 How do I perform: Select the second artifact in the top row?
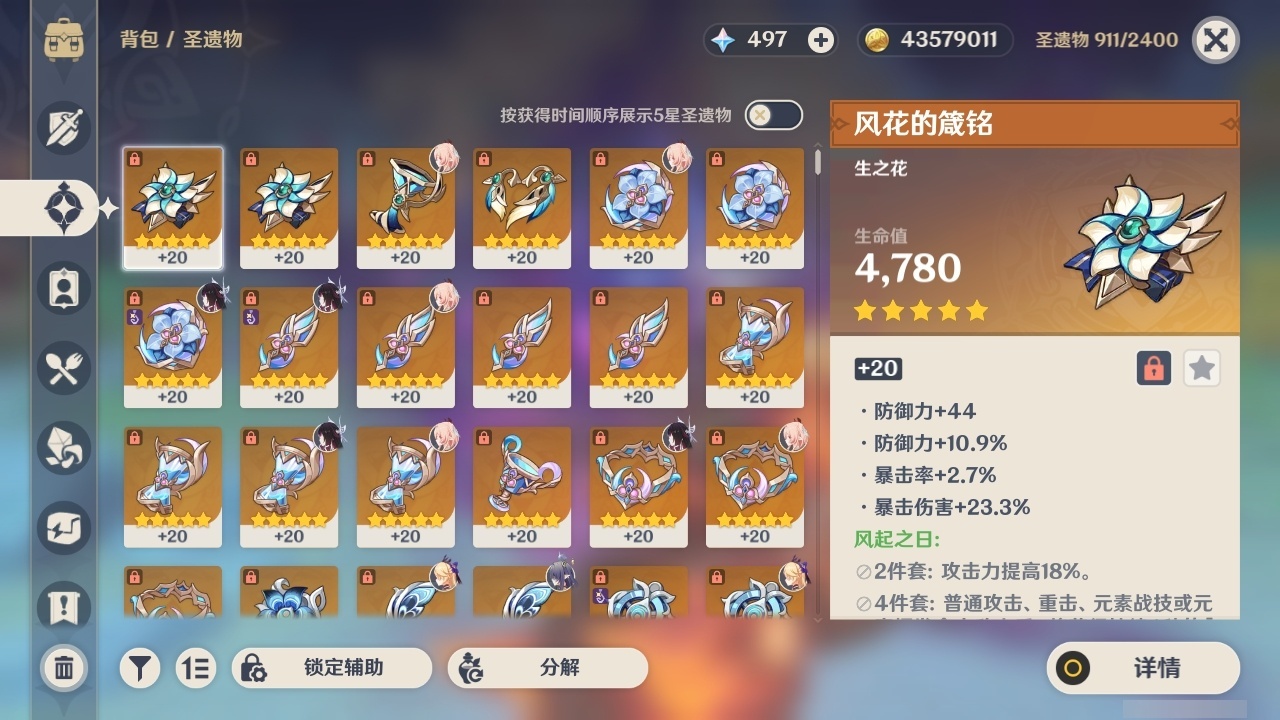(x=288, y=208)
